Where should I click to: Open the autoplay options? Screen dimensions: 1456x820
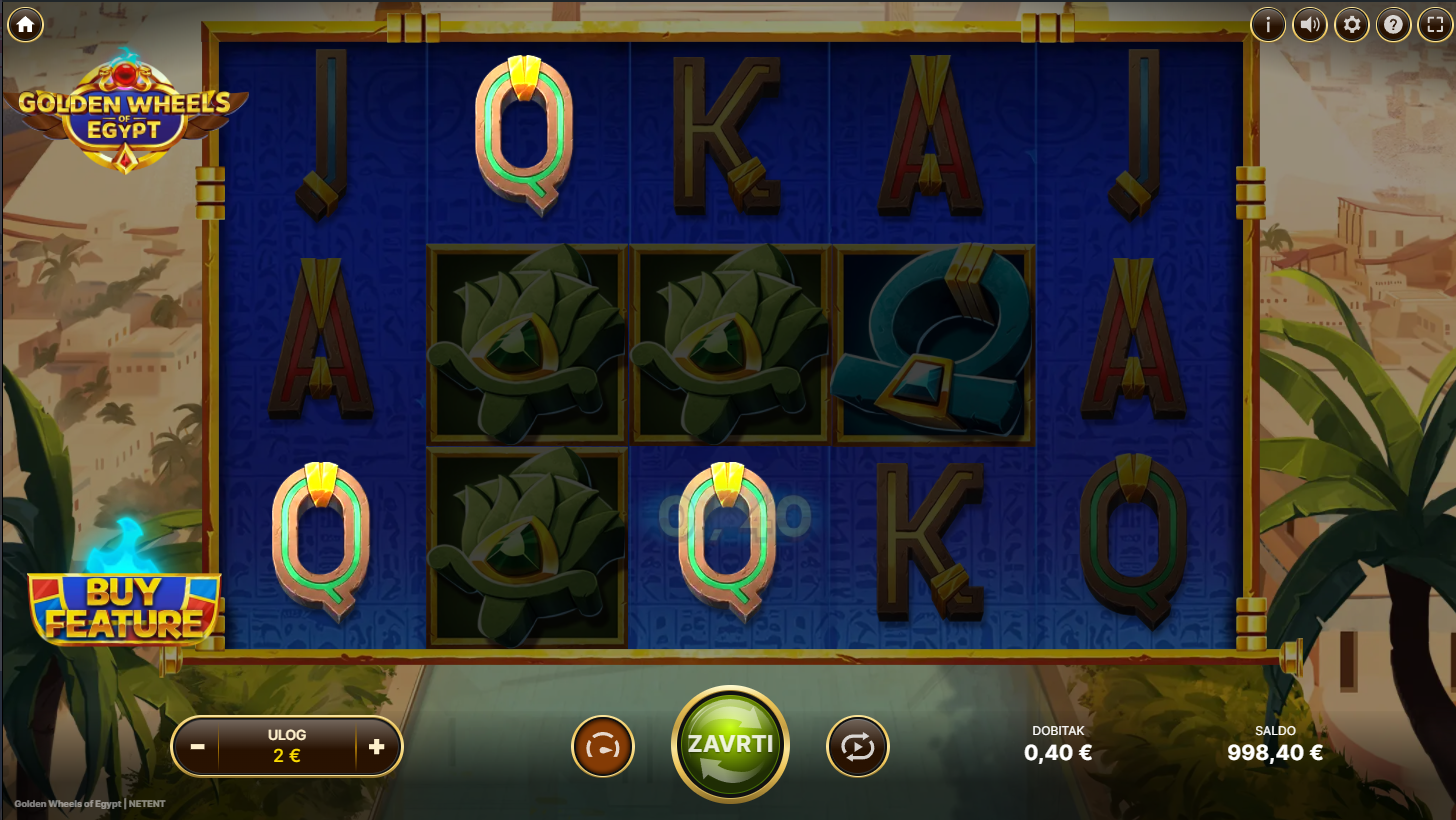(857, 747)
